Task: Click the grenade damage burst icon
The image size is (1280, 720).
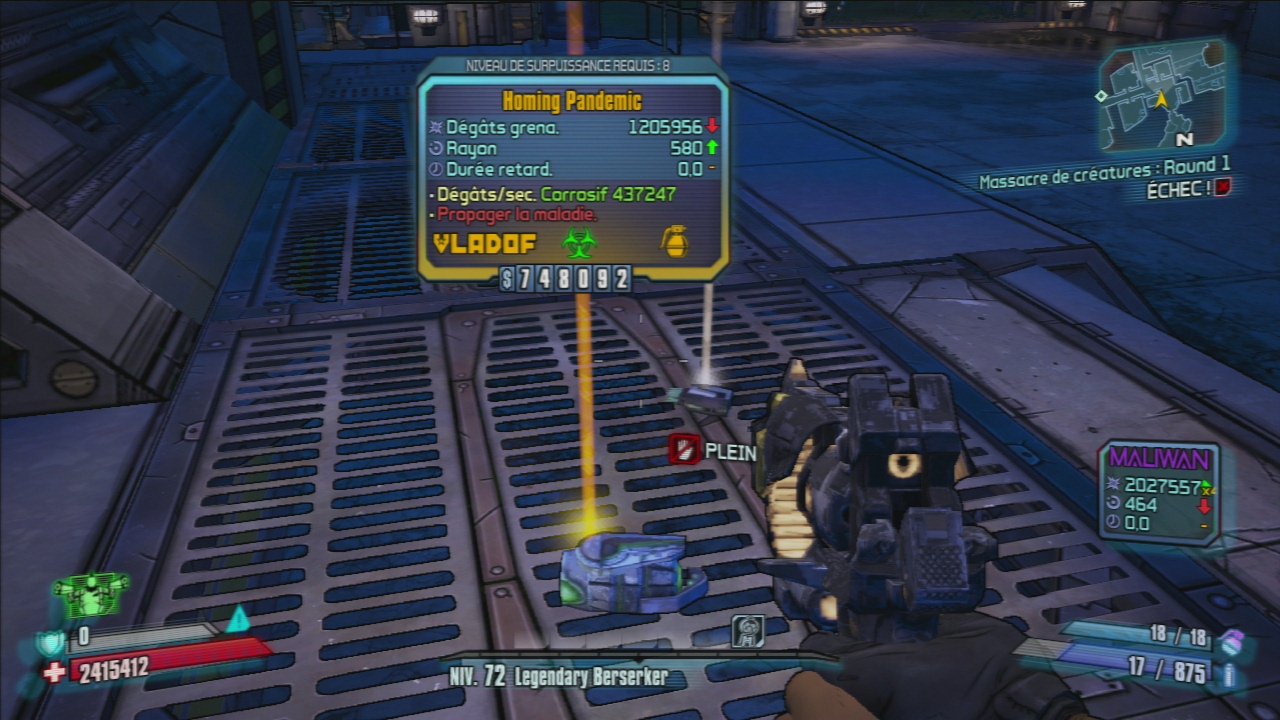Action: point(434,127)
